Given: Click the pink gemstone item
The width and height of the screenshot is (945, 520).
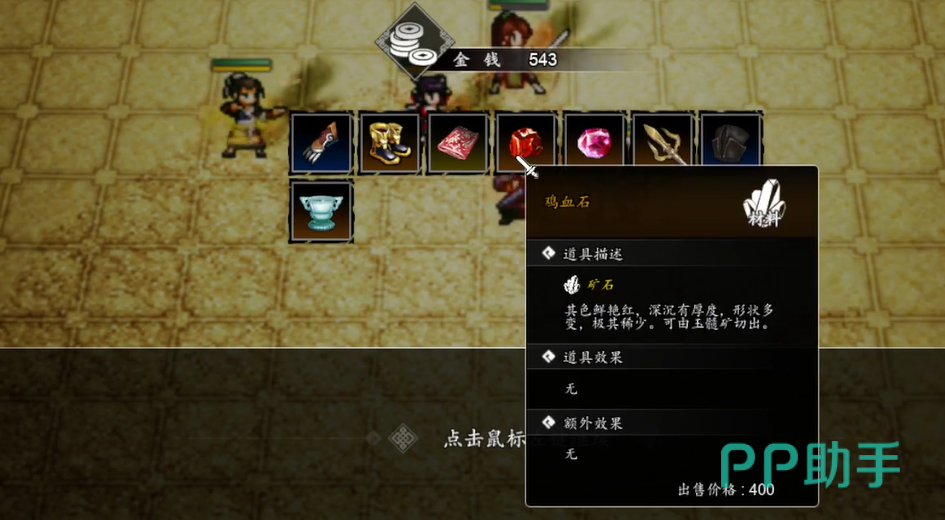Looking at the screenshot, I should 594,143.
